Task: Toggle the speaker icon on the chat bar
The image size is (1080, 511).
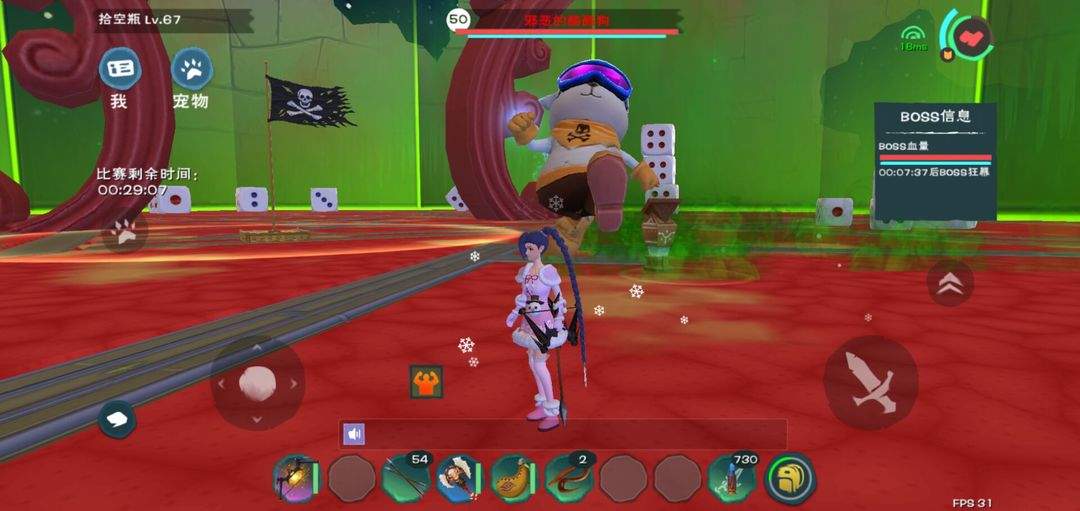Action: click(353, 433)
